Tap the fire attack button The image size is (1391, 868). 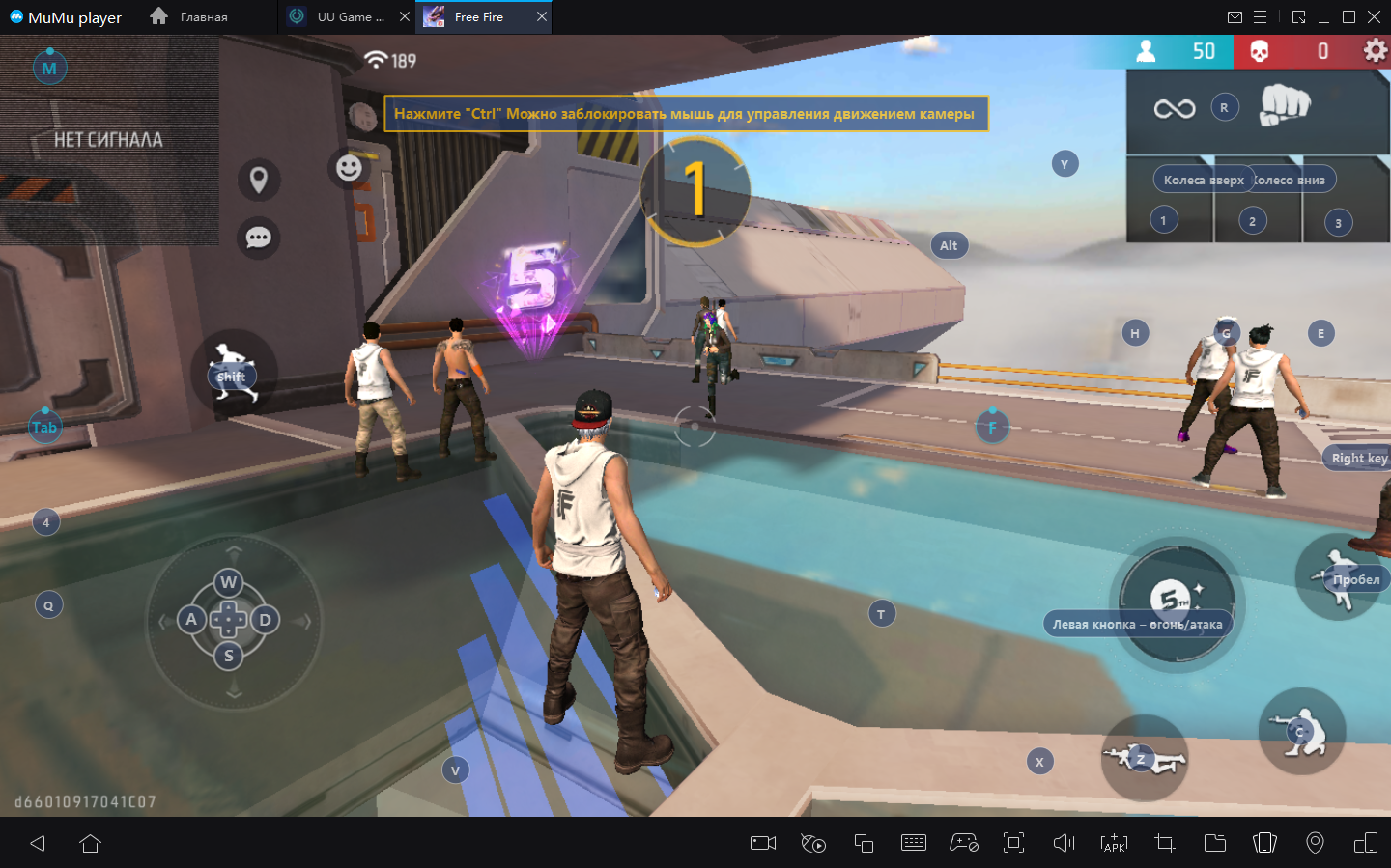1176,602
